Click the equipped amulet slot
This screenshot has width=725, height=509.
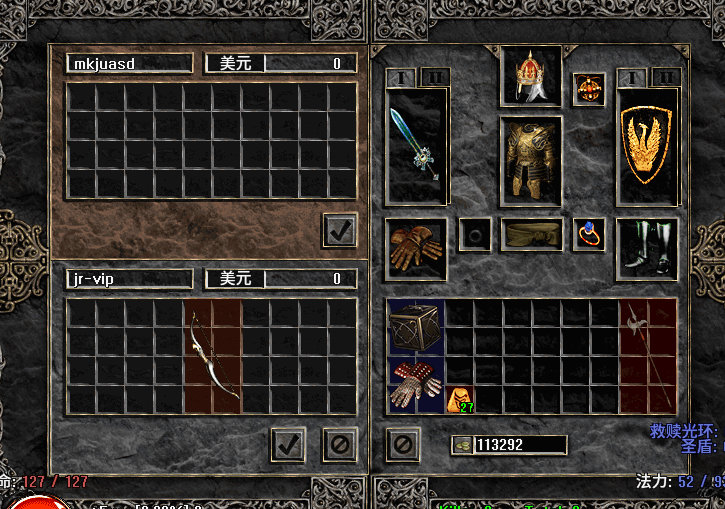(589, 88)
